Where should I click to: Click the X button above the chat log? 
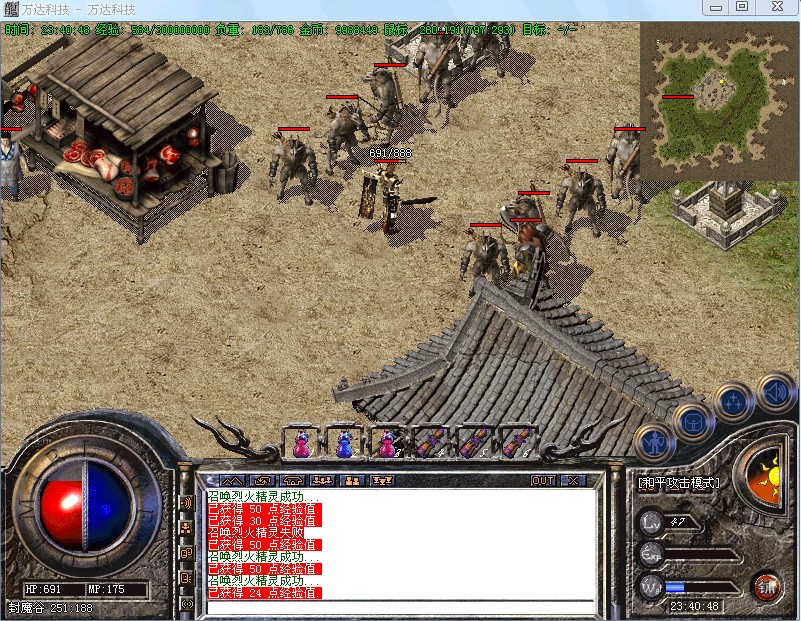tap(573, 480)
